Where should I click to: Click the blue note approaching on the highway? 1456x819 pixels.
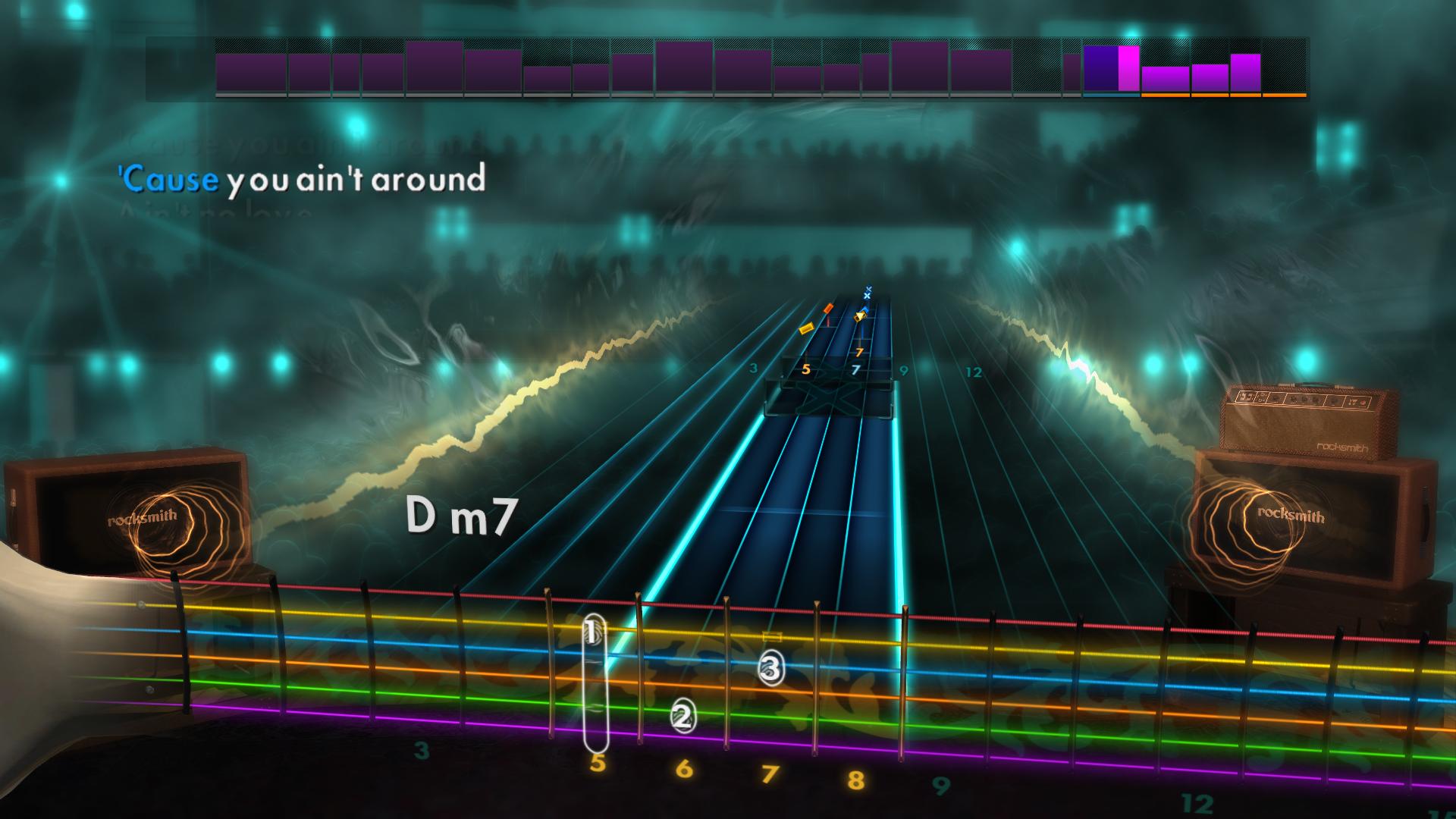[865, 309]
